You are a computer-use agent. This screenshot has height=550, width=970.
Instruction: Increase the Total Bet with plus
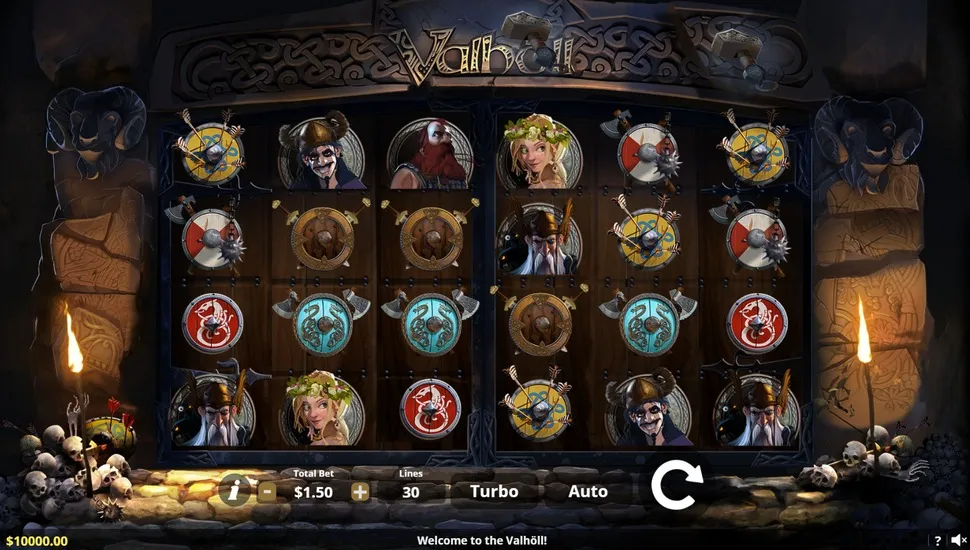pos(360,492)
